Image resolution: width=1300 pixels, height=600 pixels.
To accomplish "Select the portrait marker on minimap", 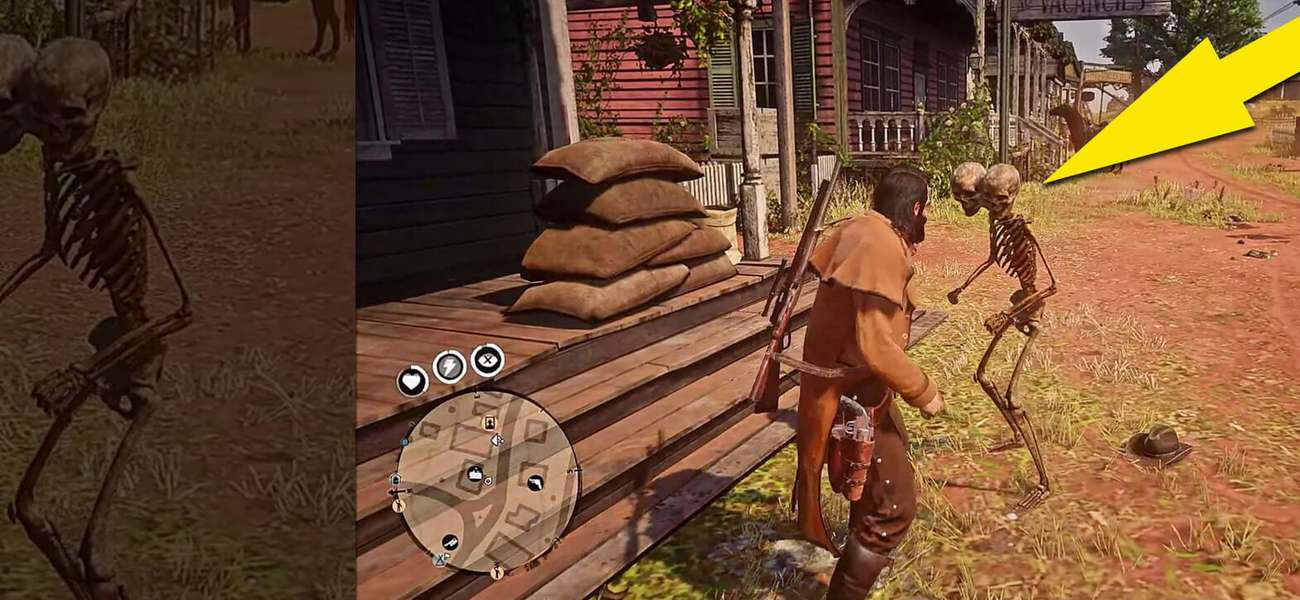I will point(490,423).
